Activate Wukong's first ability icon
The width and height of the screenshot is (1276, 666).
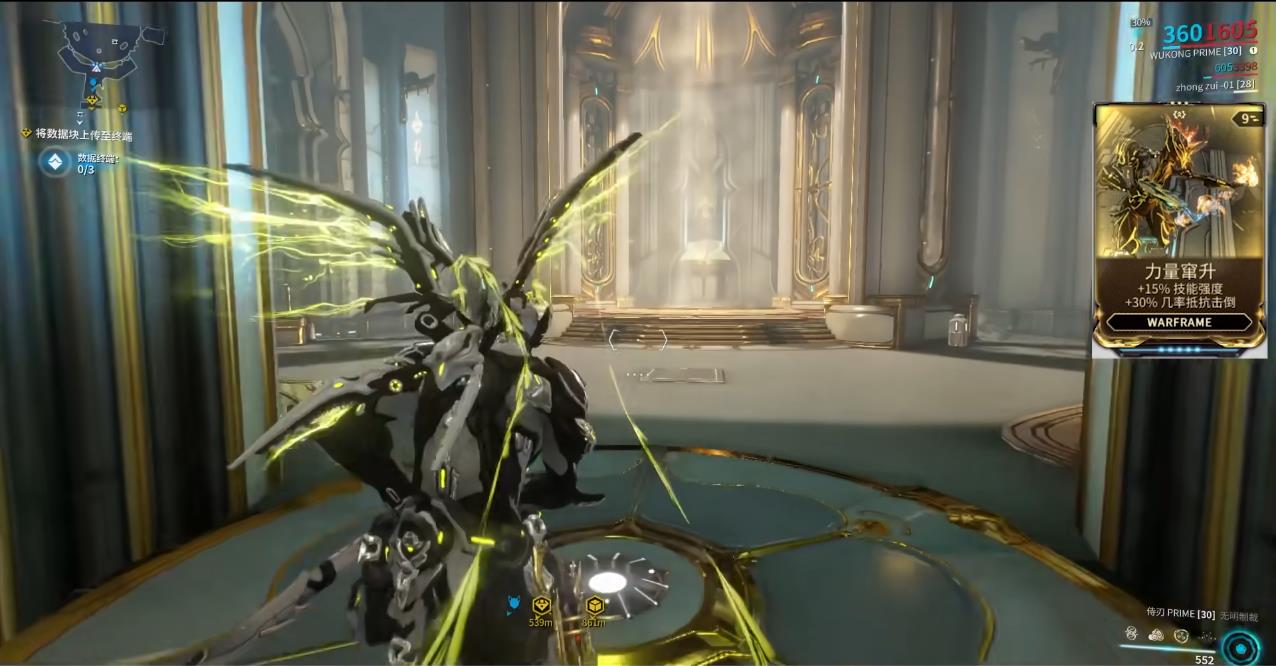point(1131,634)
